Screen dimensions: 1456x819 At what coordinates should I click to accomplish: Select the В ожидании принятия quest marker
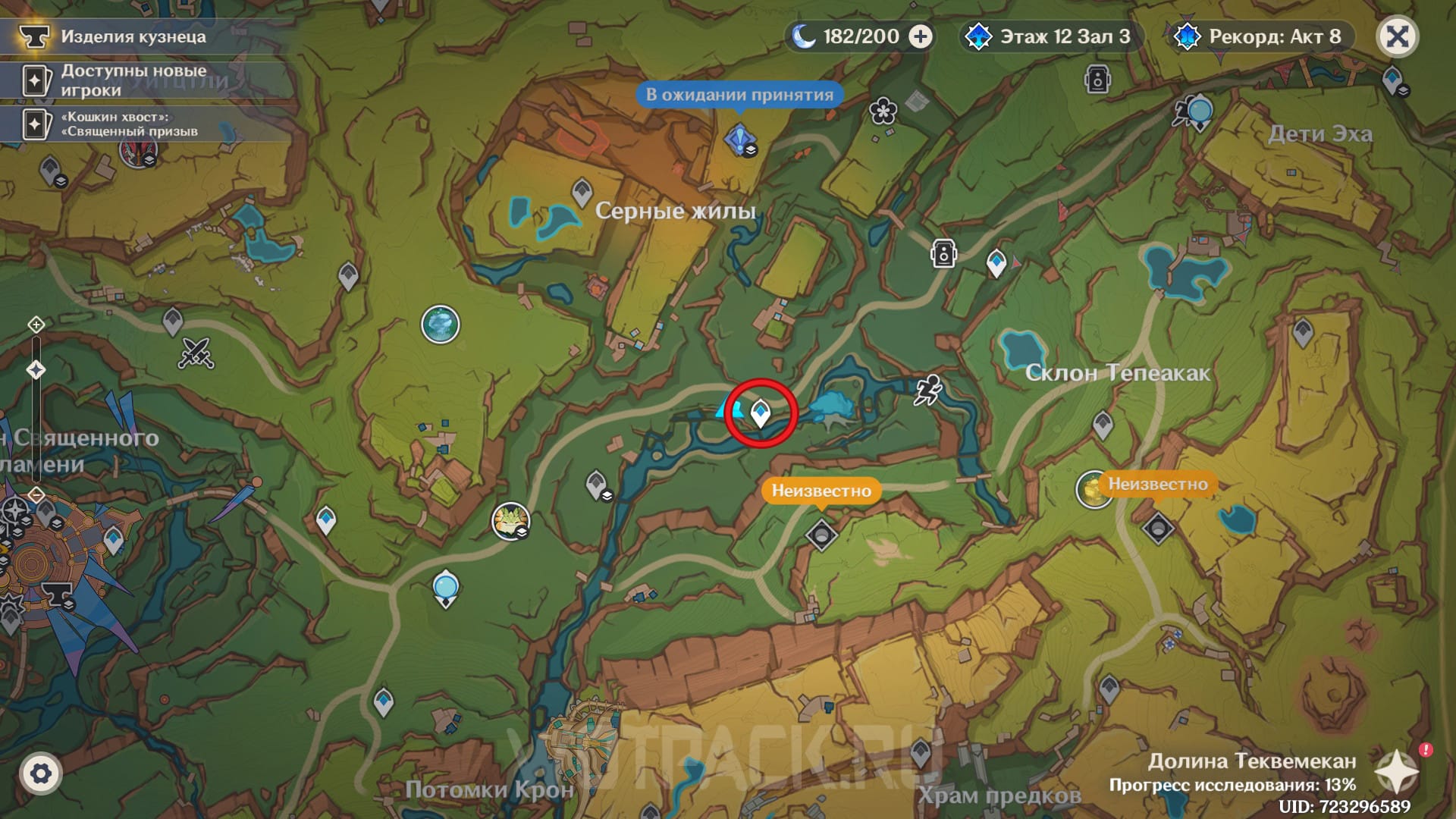[x=739, y=140]
